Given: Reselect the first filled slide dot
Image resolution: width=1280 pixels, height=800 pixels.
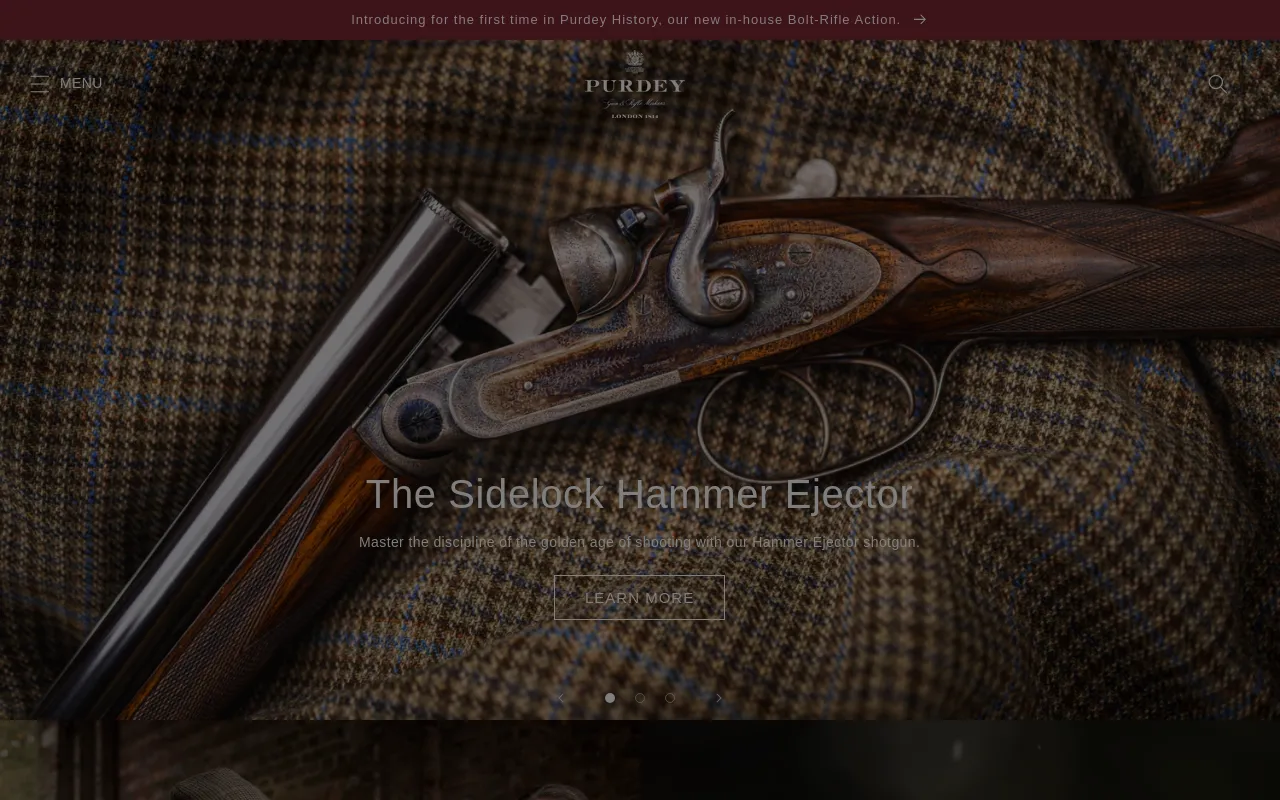Looking at the screenshot, I should pyautogui.click(x=610, y=698).
